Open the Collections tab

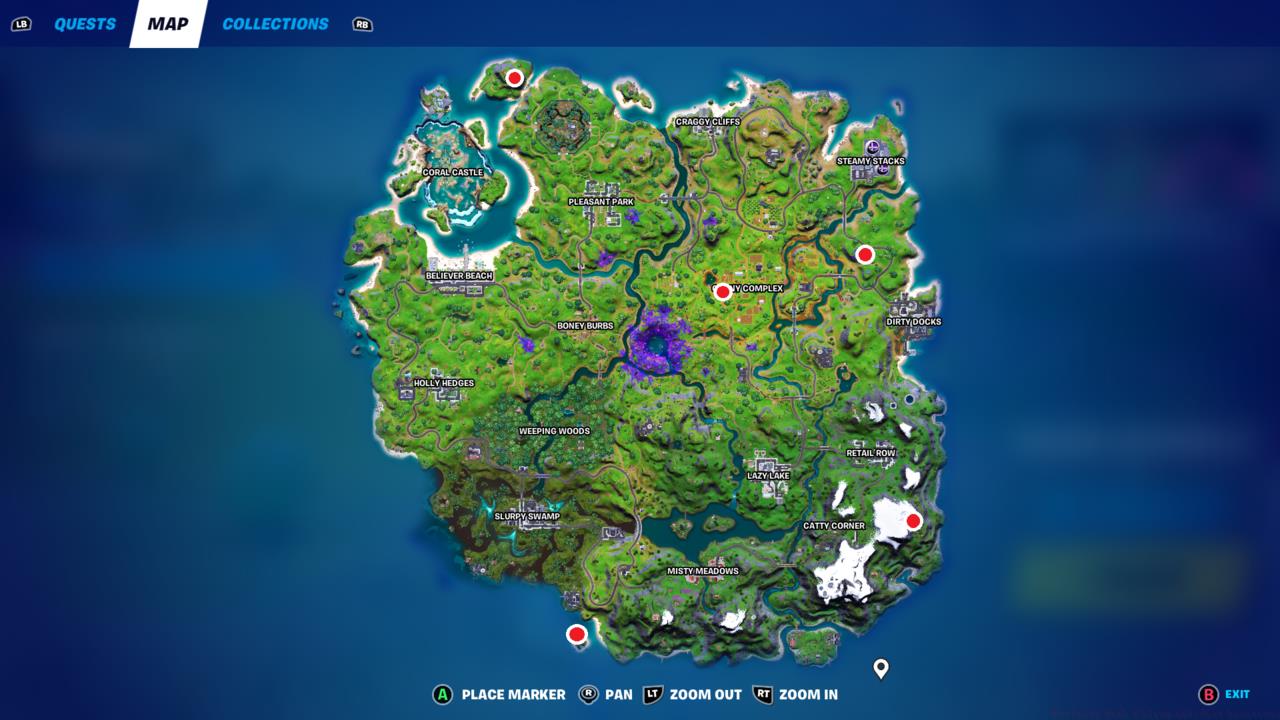[x=275, y=23]
